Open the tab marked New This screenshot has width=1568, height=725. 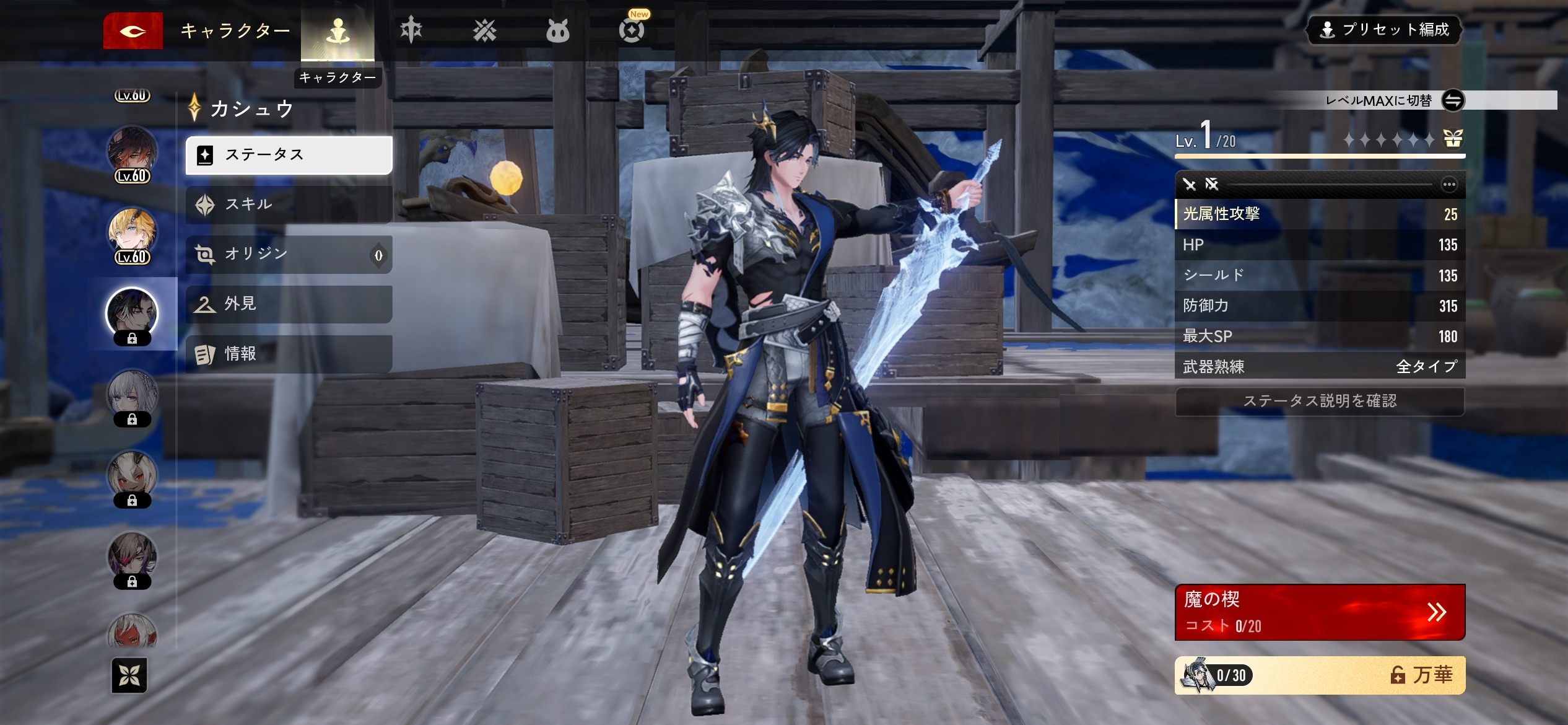click(632, 30)
